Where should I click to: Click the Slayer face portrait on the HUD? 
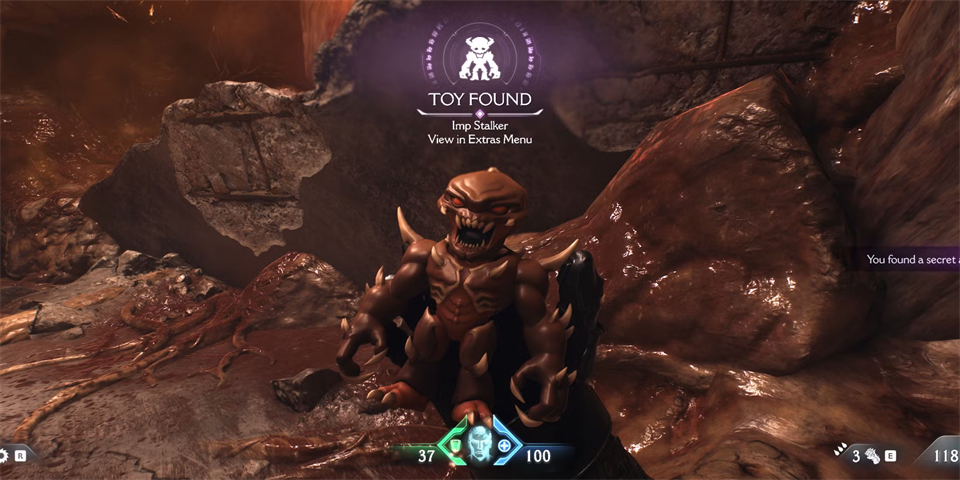(479, 441)
